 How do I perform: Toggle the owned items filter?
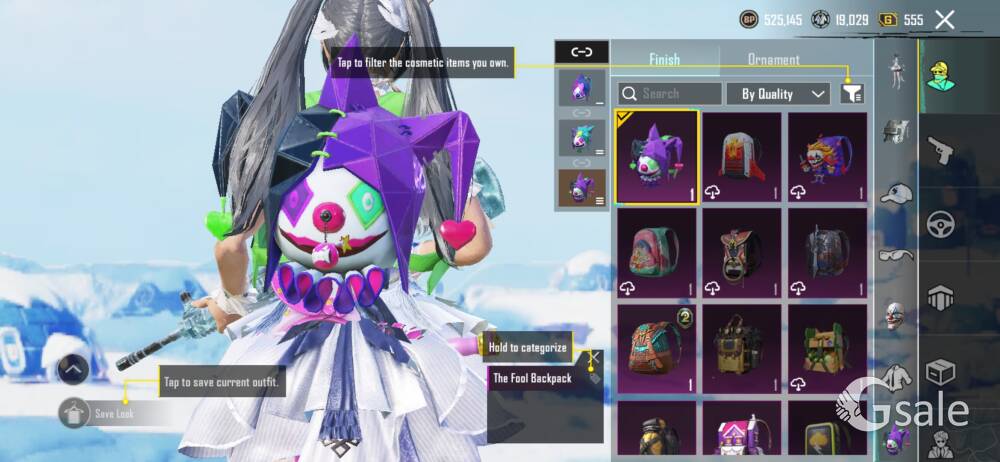point(852,93)
